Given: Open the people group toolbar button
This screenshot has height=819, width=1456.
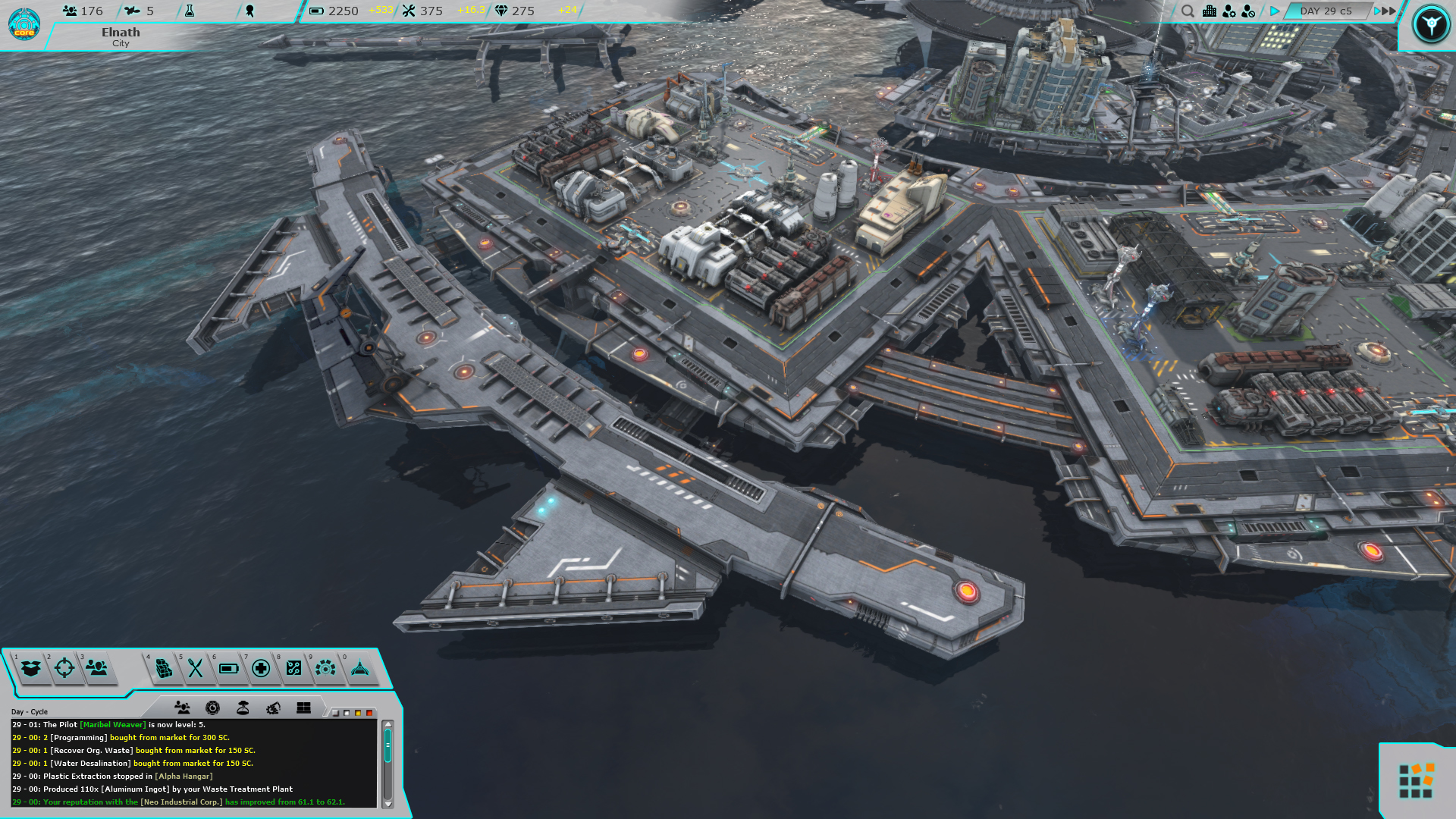Looking at the screenshot, I should point(97,668).
